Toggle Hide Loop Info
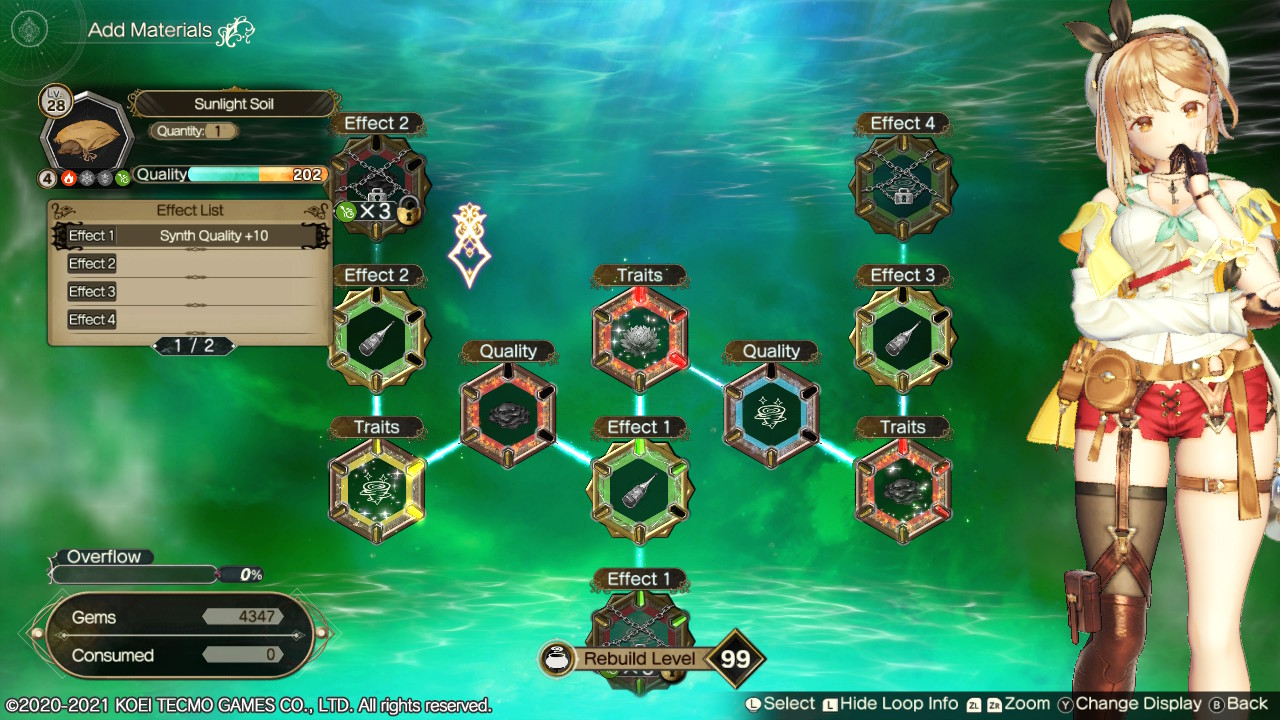 (x=898, y=703)
